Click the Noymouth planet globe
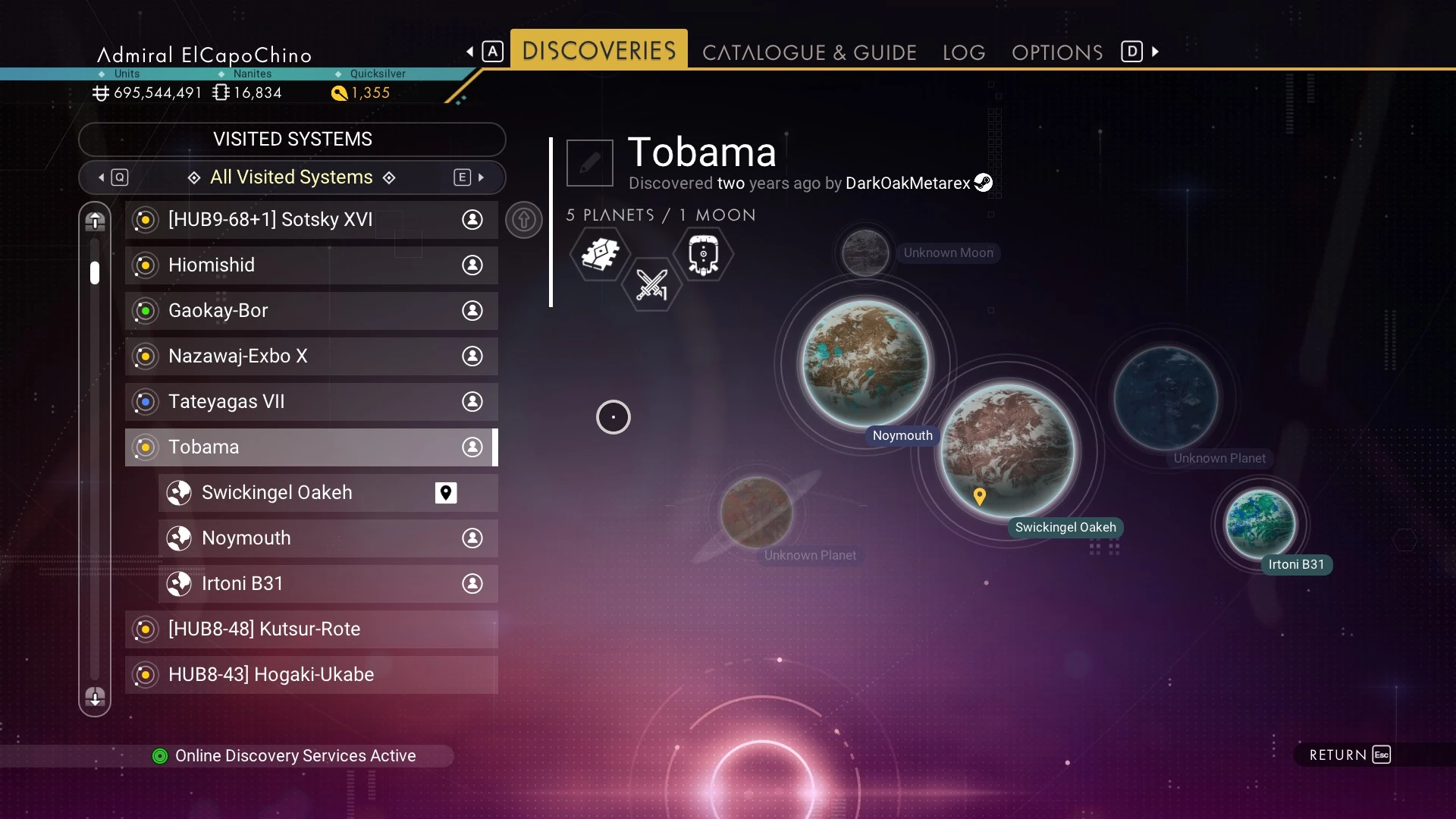1456x819 pixels. (x=865, y=362)
